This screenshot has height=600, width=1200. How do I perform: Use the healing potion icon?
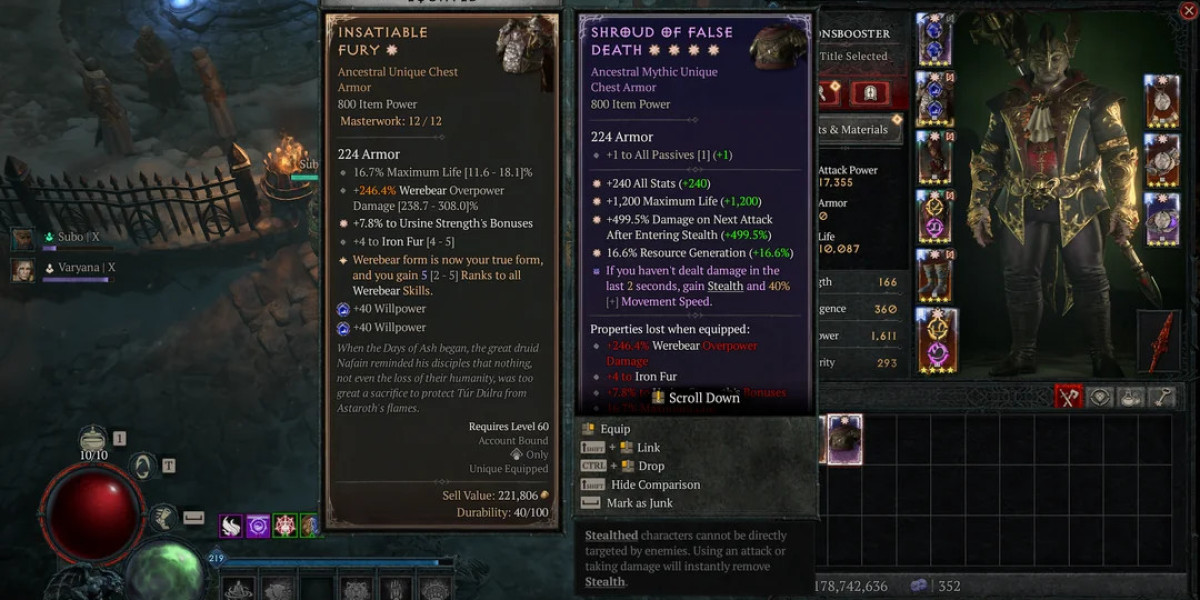coord(94,439)
